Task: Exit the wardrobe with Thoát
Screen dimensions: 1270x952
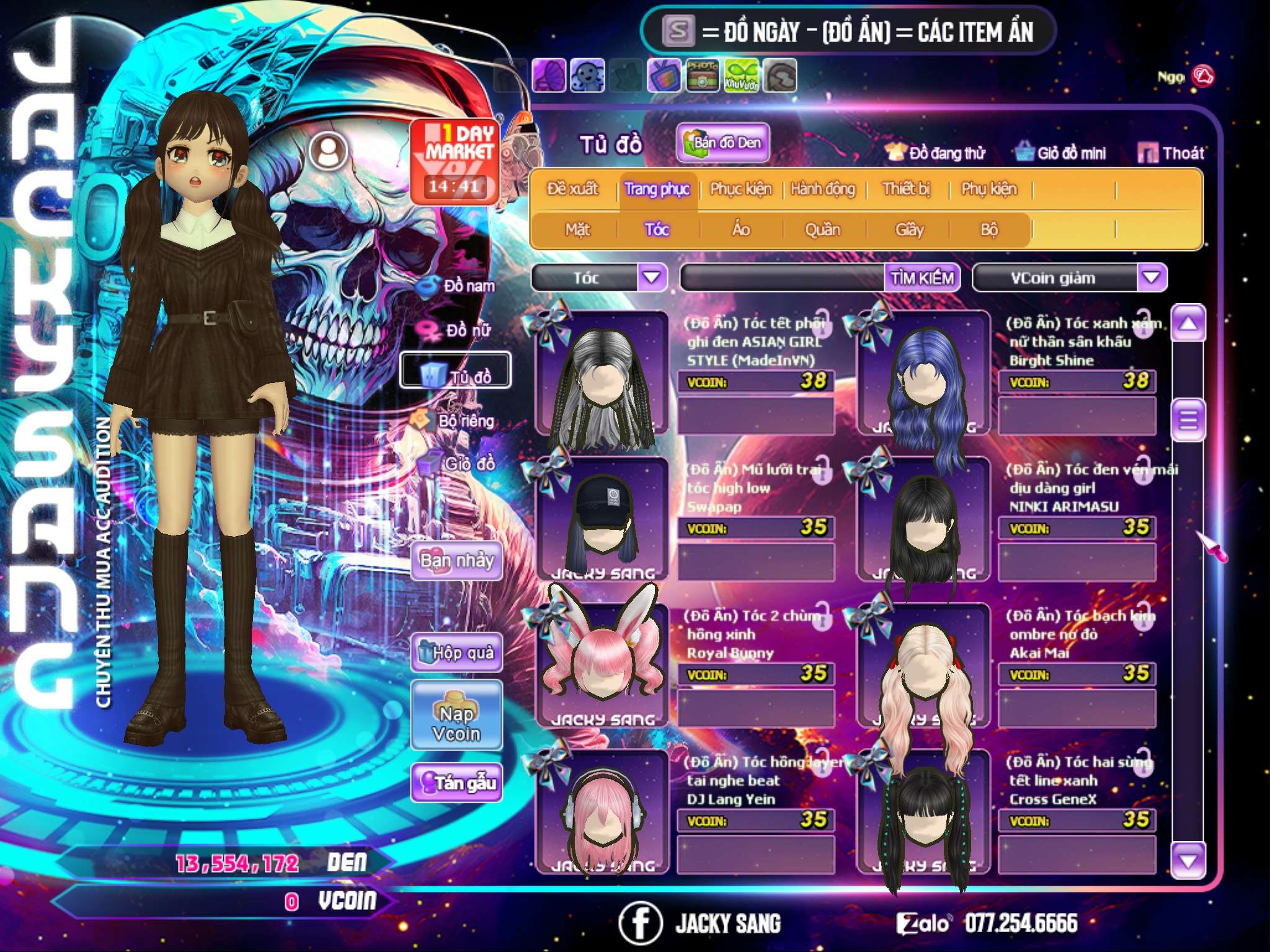Action: [1171, 153]
